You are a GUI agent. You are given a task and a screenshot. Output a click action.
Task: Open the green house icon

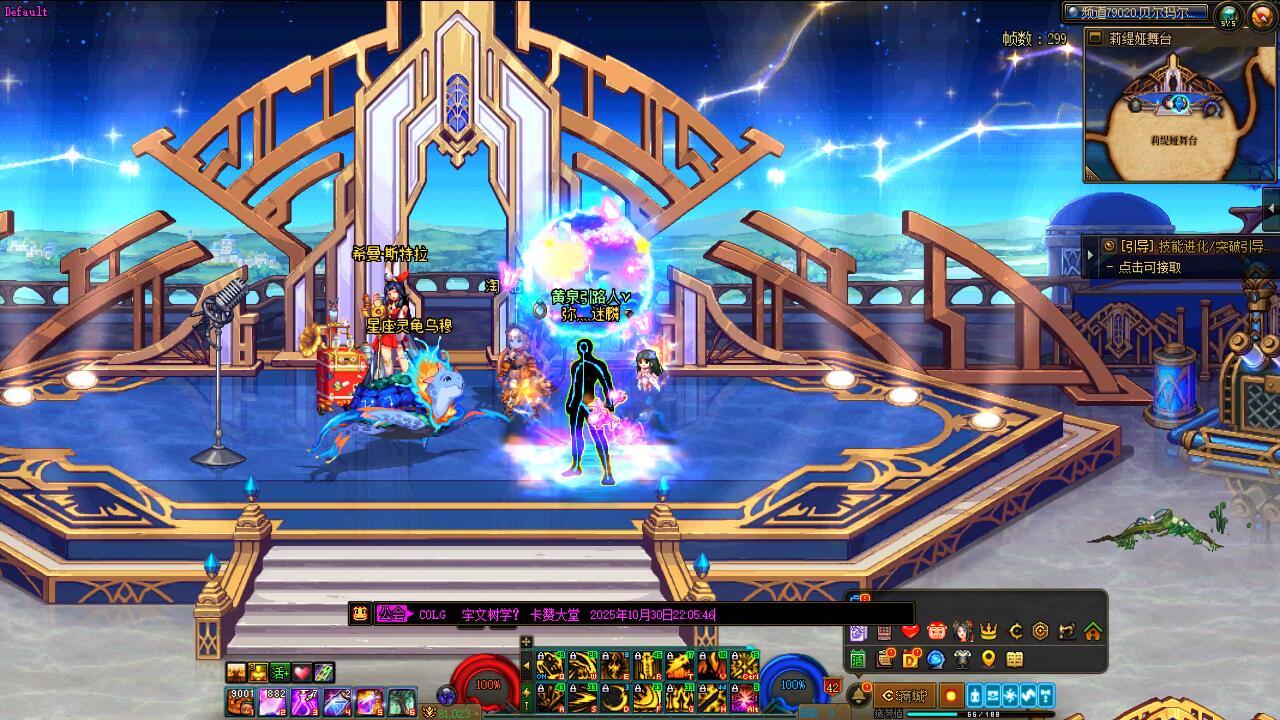coord(1092,631)
